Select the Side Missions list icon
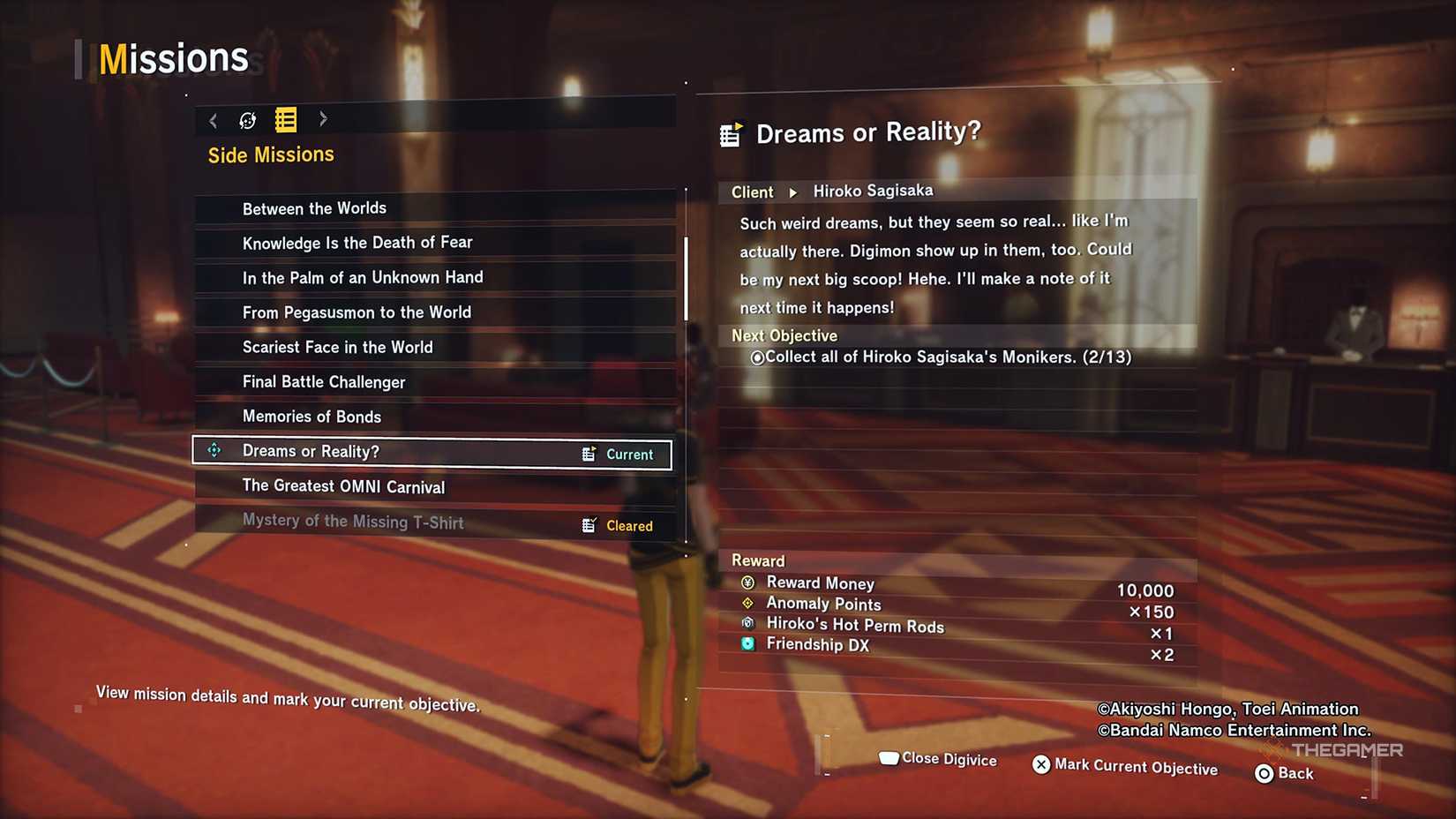The image size is (1456, 819). 284,120
